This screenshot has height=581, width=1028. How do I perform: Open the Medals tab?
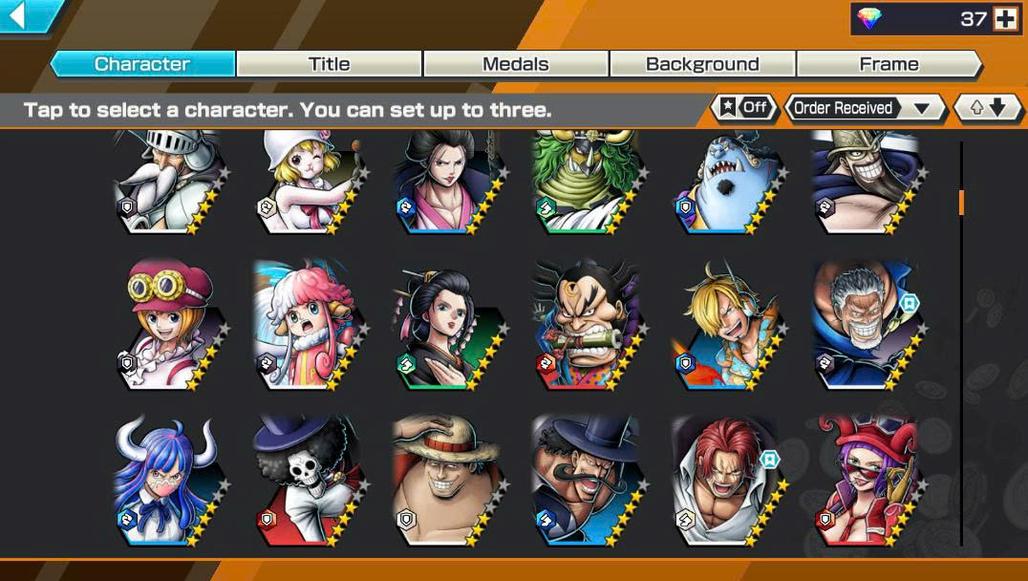[x=515, y=64]
